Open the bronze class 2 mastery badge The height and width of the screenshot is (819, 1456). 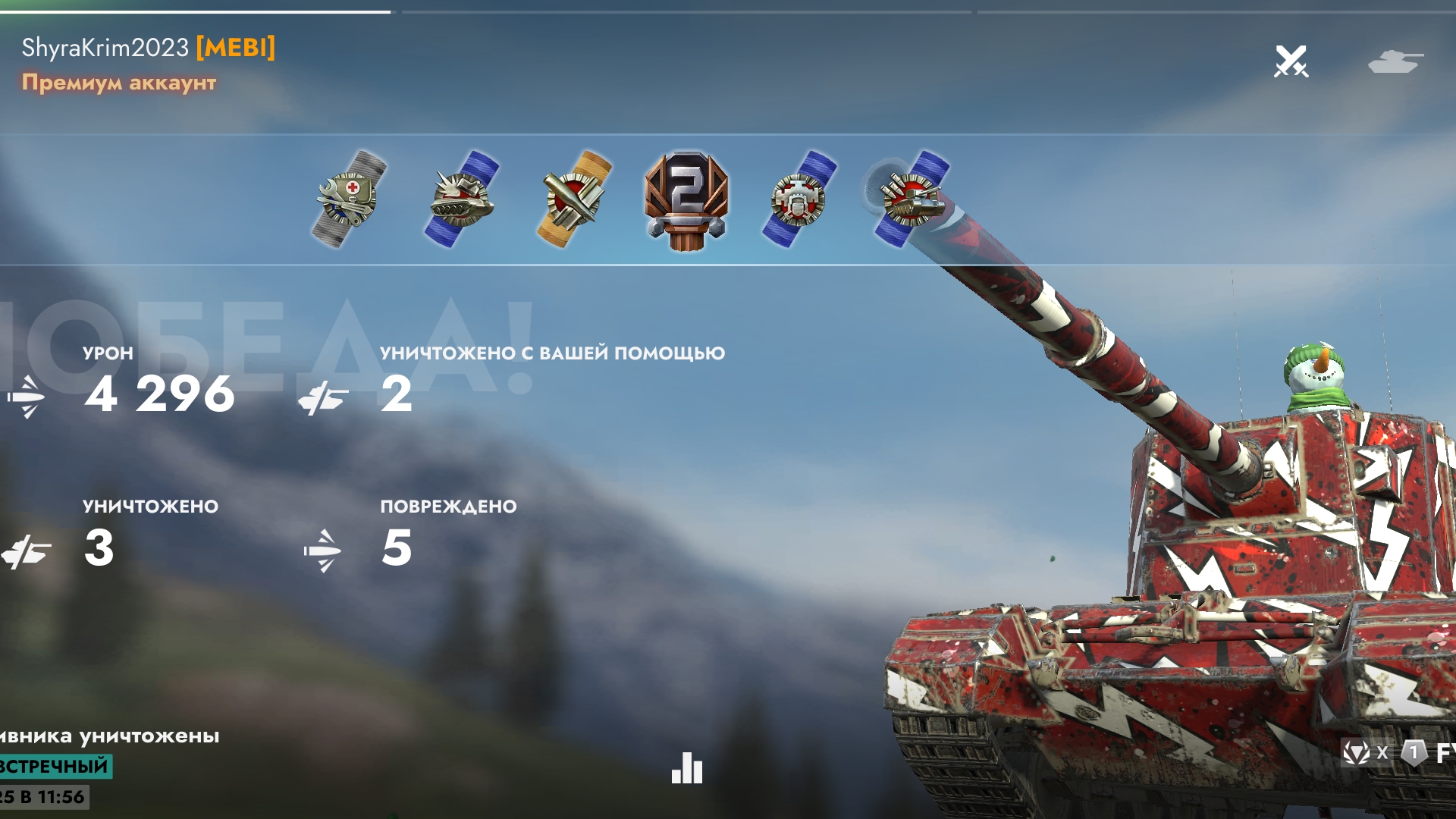[x=686, y=201]
